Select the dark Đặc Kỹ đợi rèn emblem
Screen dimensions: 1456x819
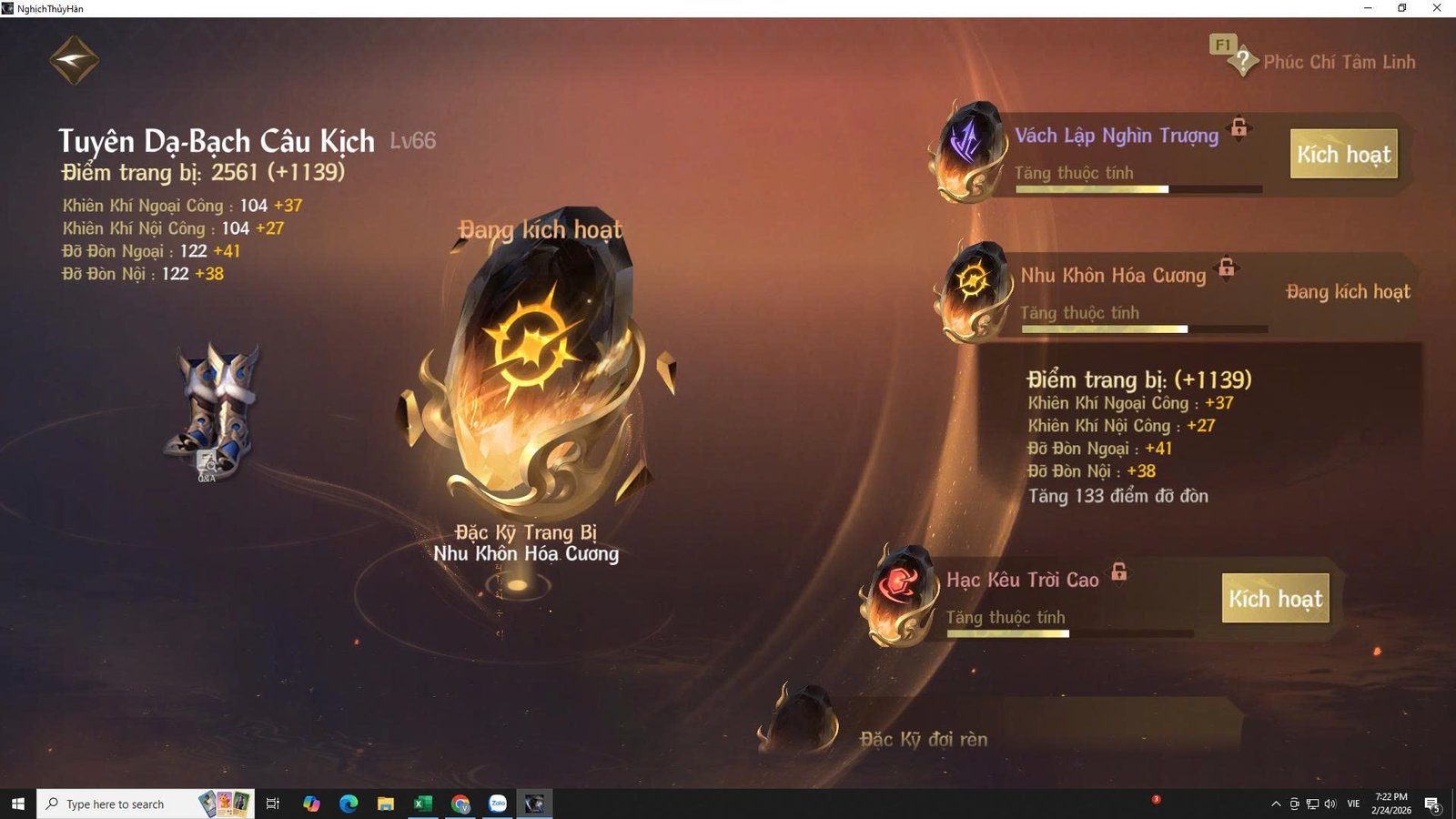click(805, 719)
